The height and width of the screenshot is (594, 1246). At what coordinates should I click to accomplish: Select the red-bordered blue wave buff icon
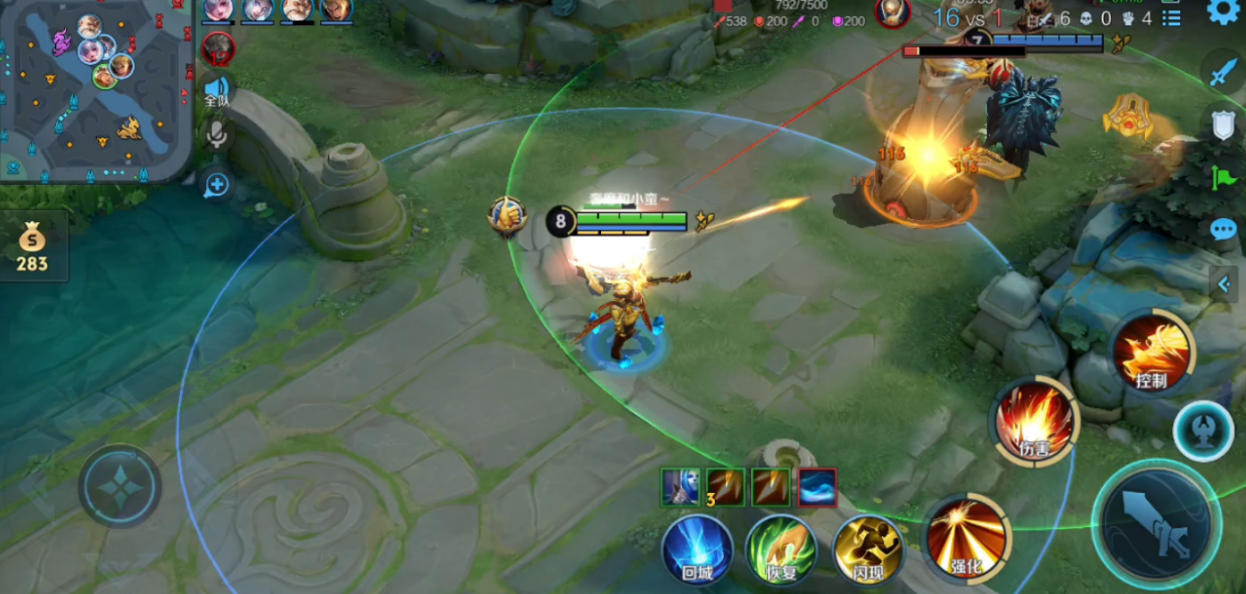point(817,487)
